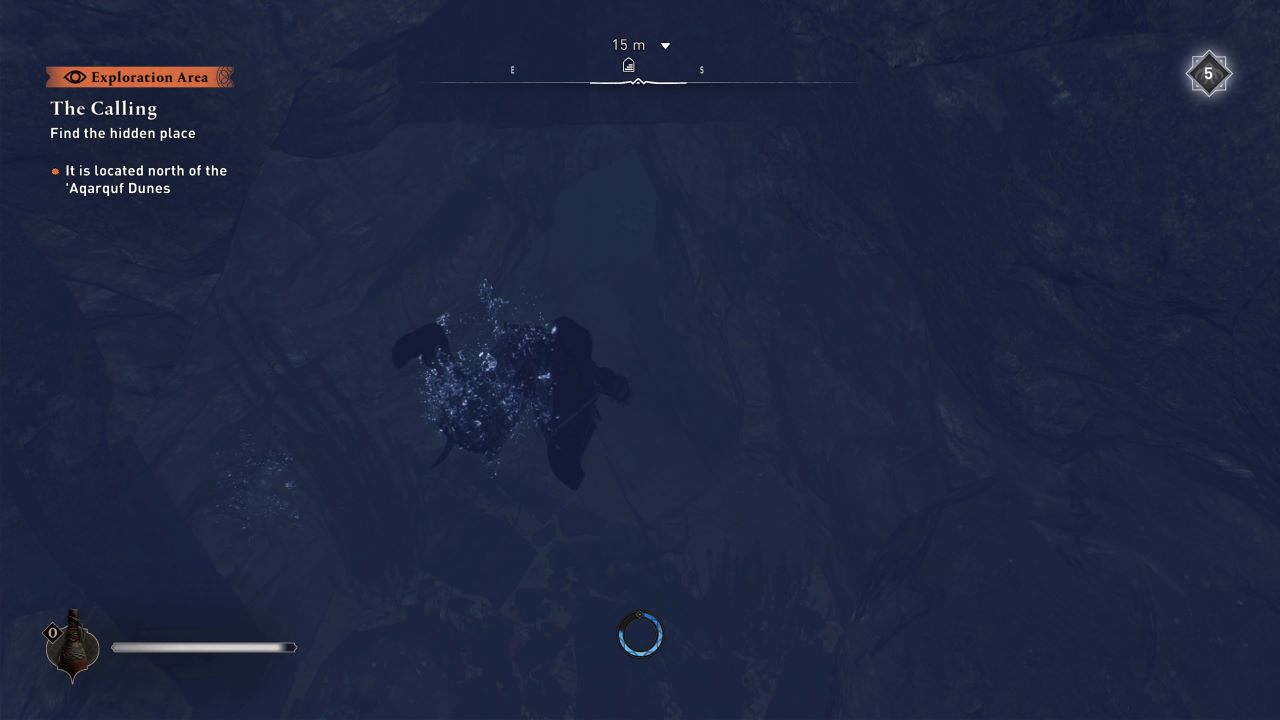
Task: Click 'It is located north of the Aqarquf Dunes'
Action: (x=146, y=179)
